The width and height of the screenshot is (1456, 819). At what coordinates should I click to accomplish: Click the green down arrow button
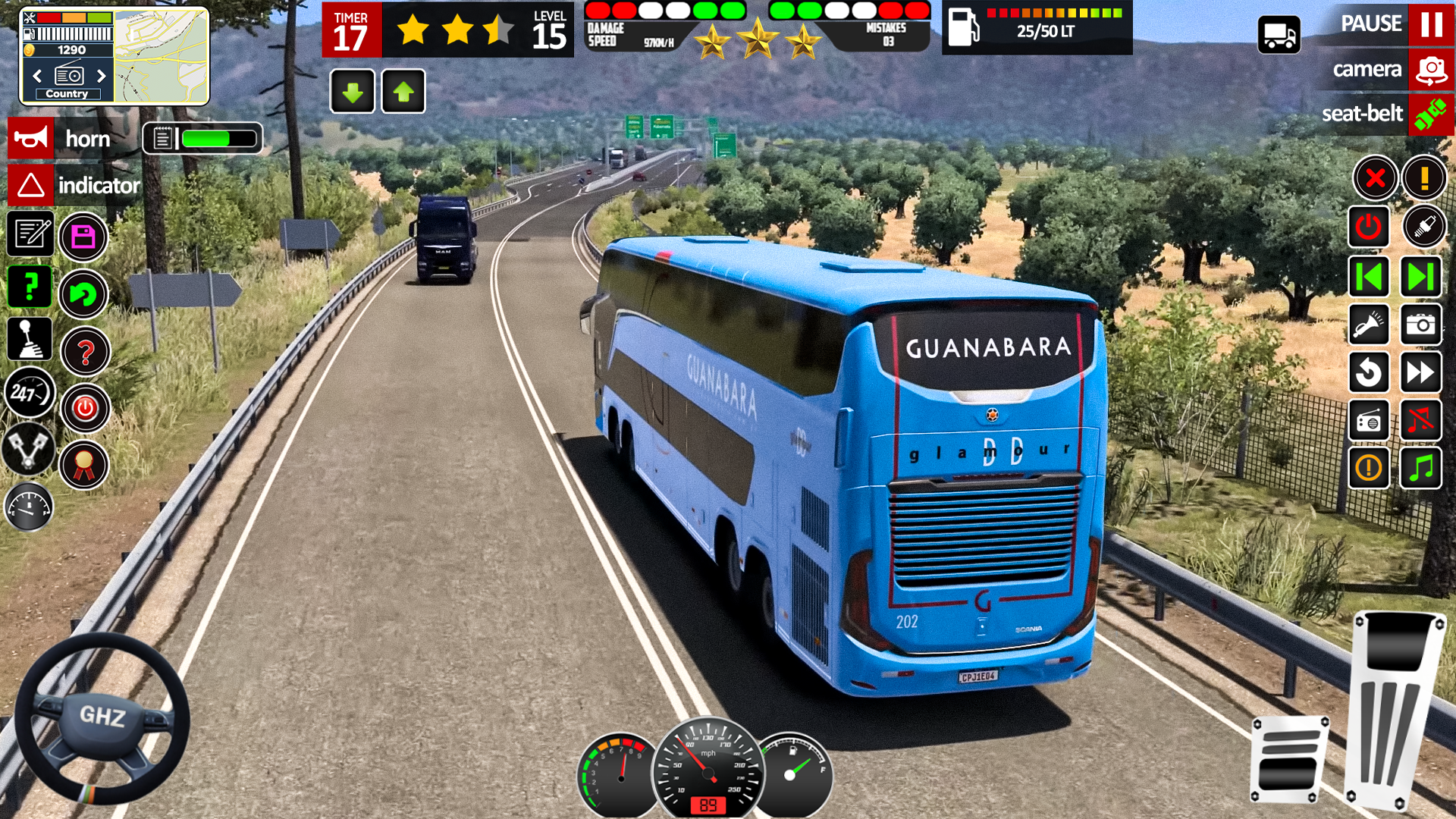tap(353, 92)
